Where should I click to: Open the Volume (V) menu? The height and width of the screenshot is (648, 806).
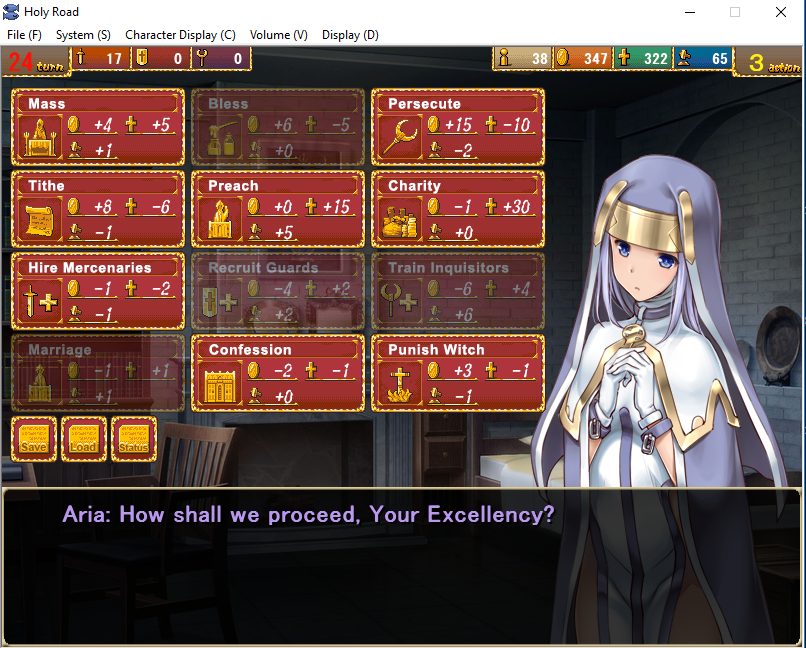tap(278, 35)
